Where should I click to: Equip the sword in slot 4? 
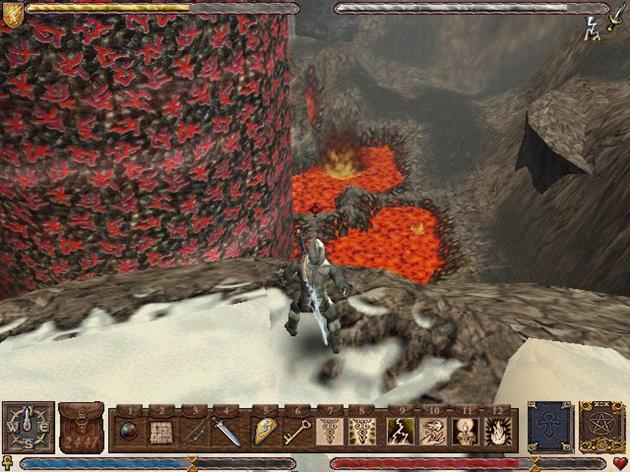tap(228, 433)
